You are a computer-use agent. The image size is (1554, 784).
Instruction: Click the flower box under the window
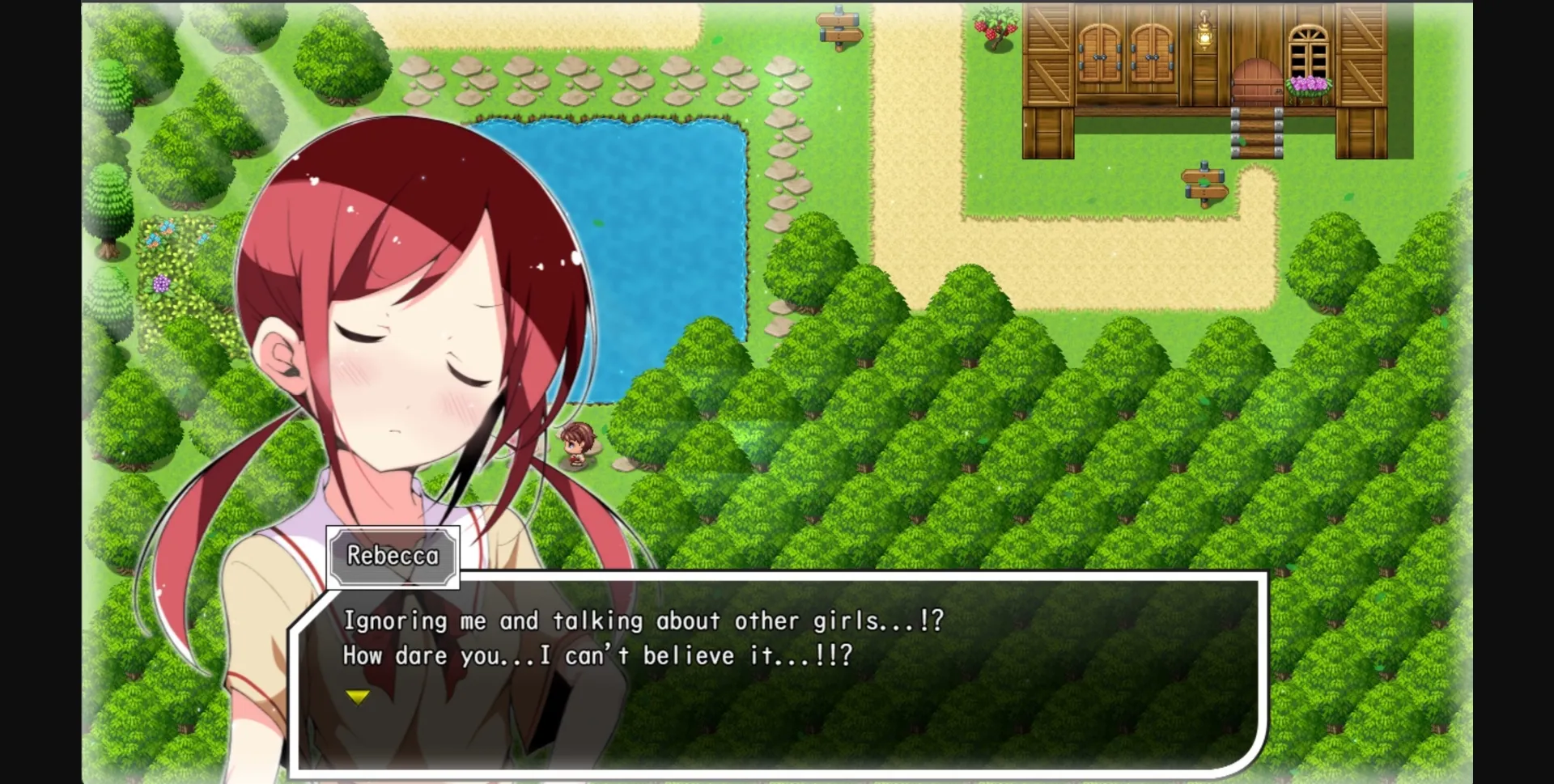tap(1308, 85)
